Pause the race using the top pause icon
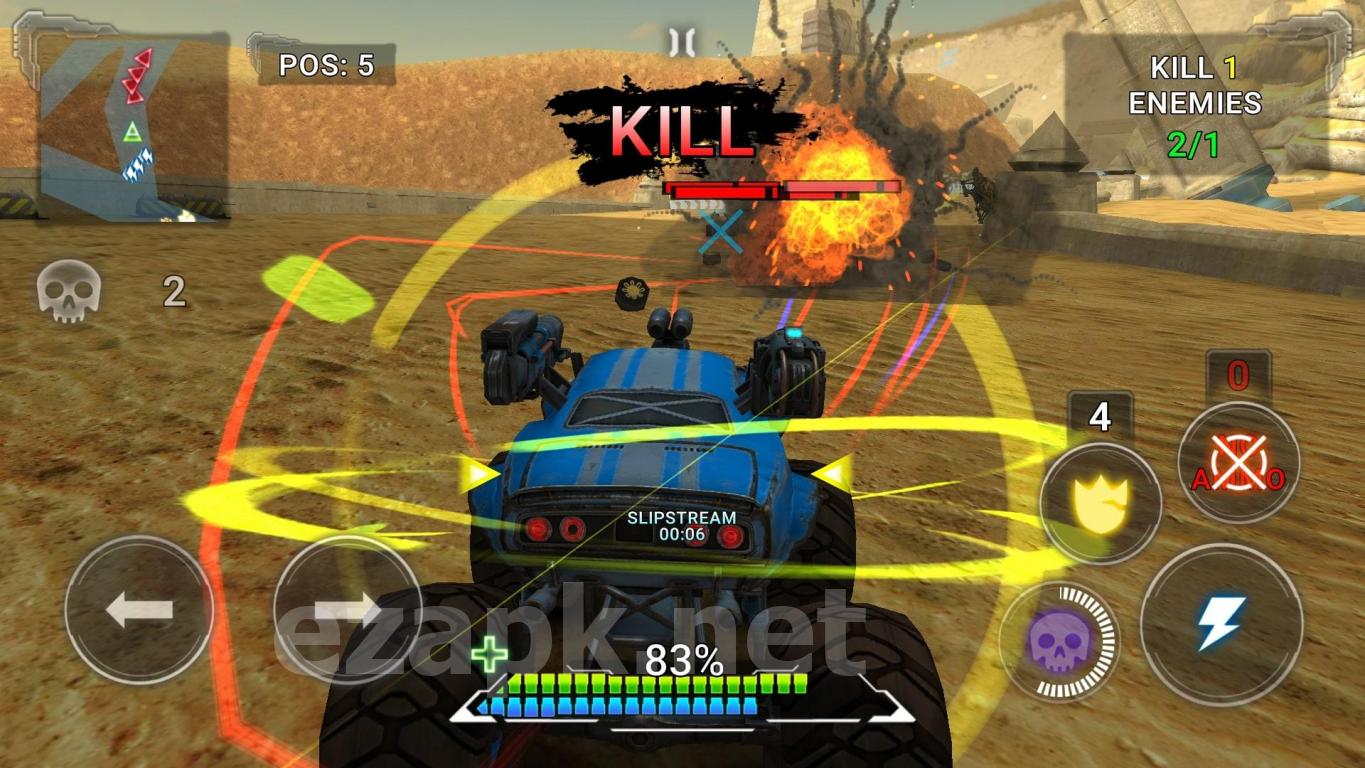 (x=682, y=41)
